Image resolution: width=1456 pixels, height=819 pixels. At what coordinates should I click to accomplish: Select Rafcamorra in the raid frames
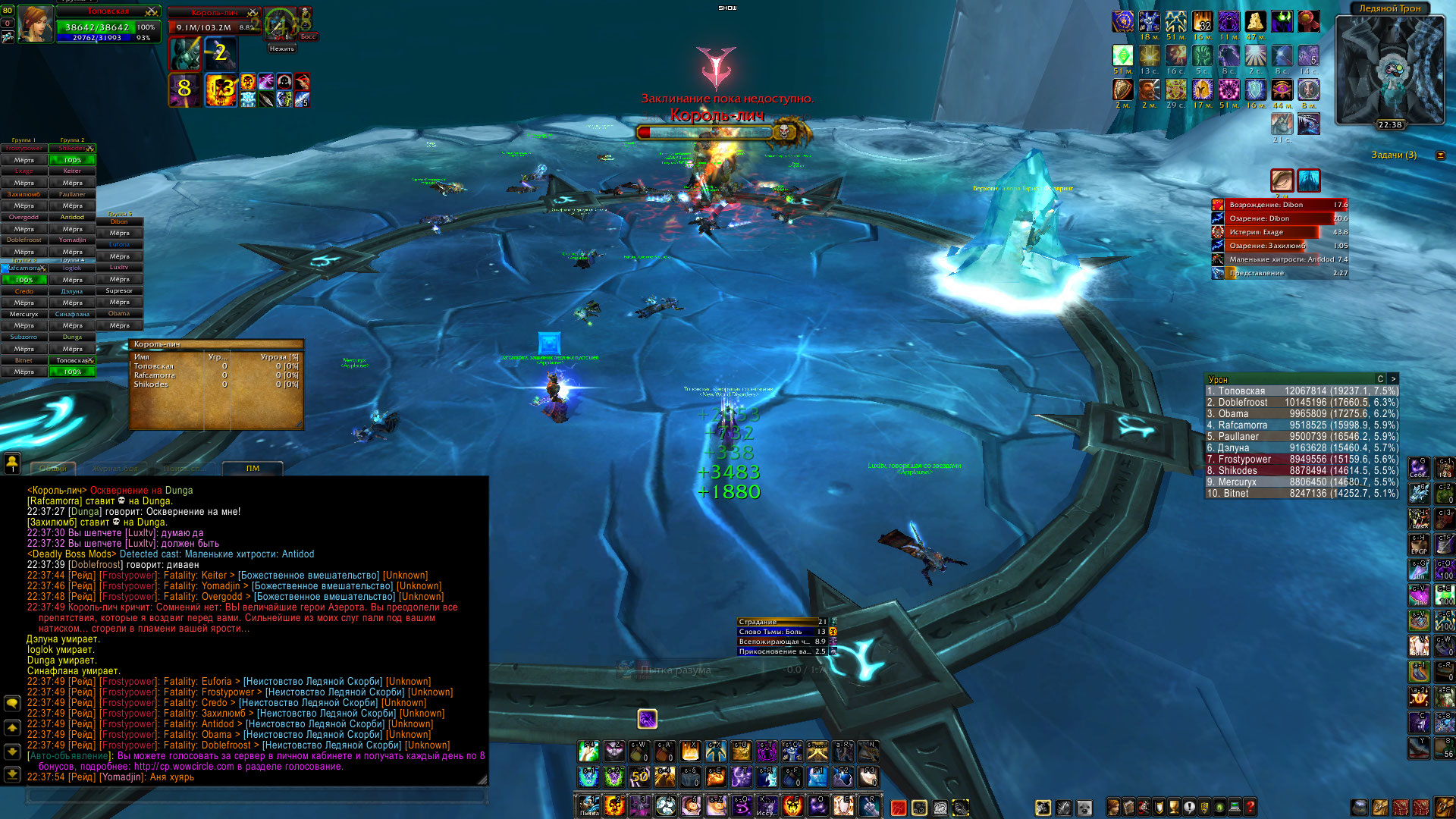click(24, 268)
